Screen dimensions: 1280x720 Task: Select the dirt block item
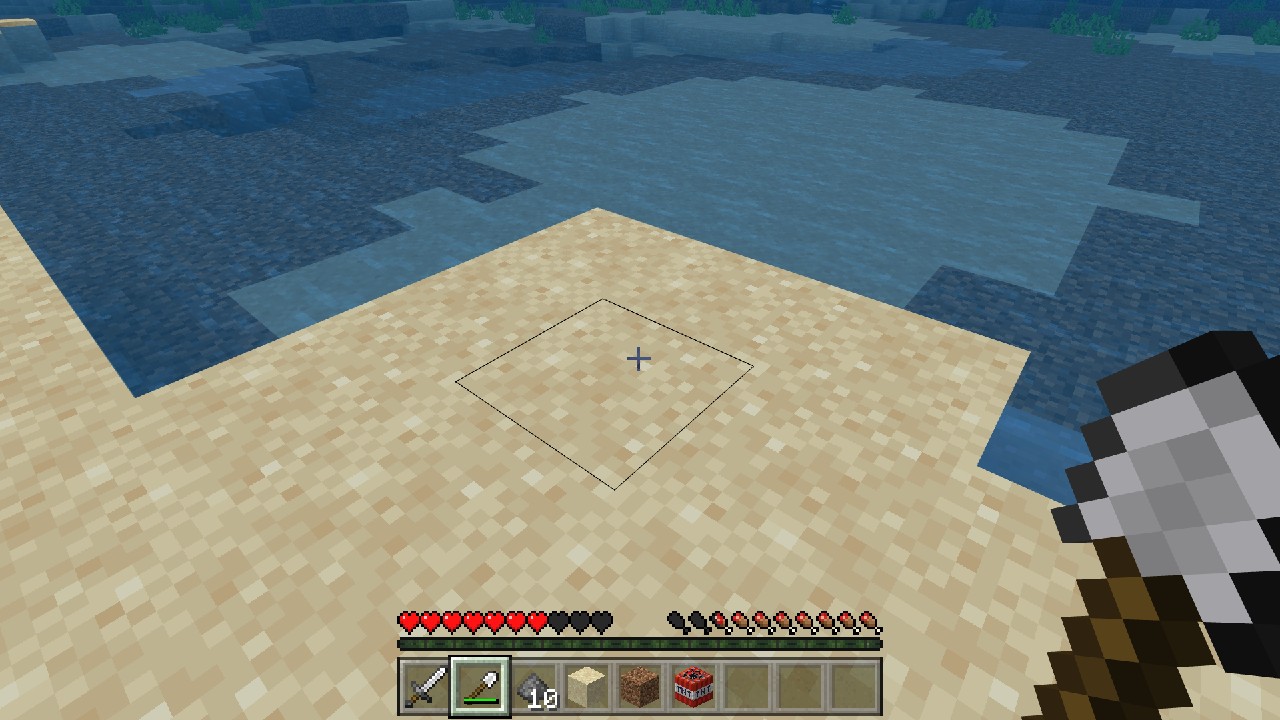pyautogui.click(x=640, y=686)
